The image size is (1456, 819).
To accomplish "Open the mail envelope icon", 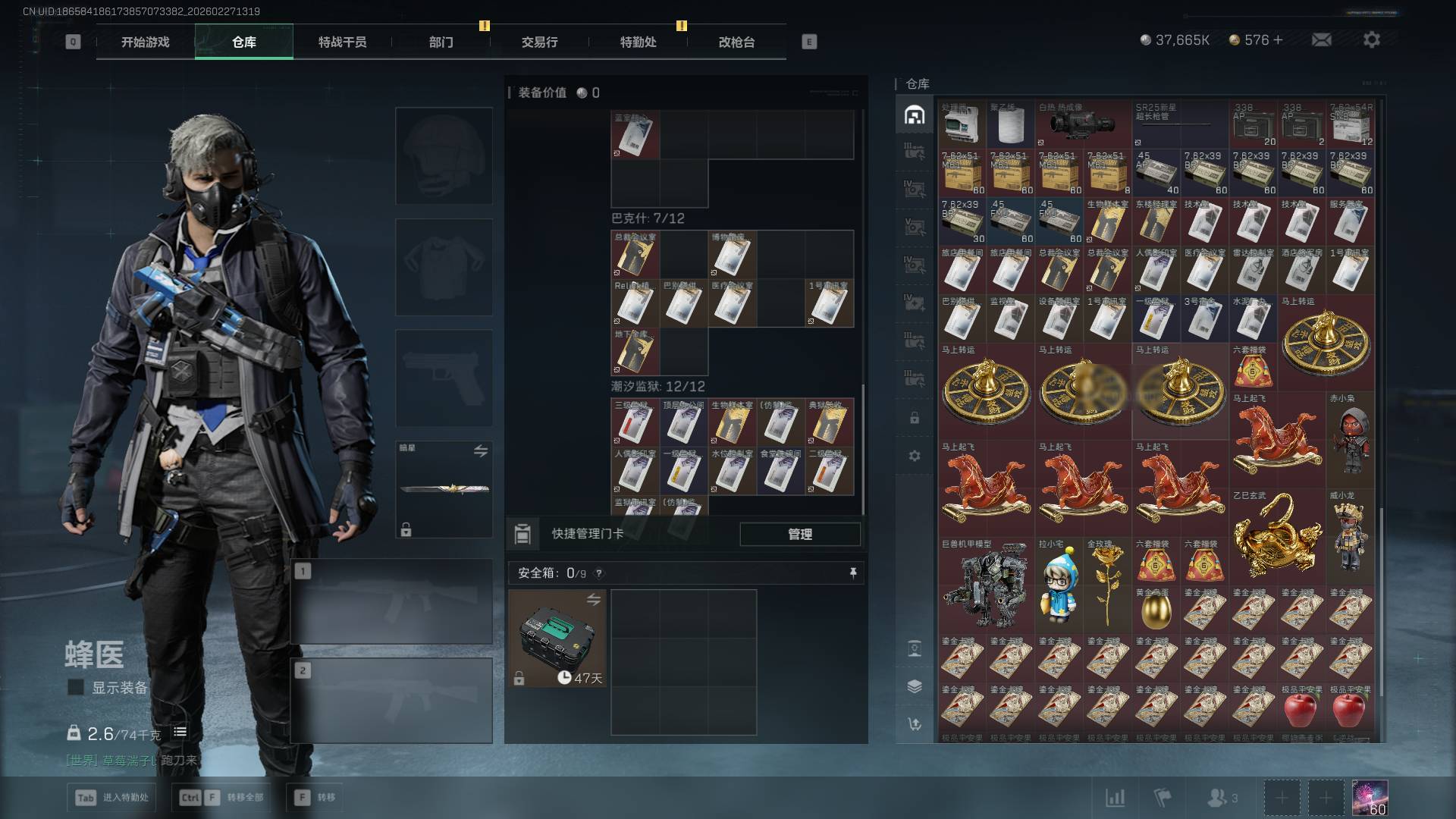I will point(1322,39).
